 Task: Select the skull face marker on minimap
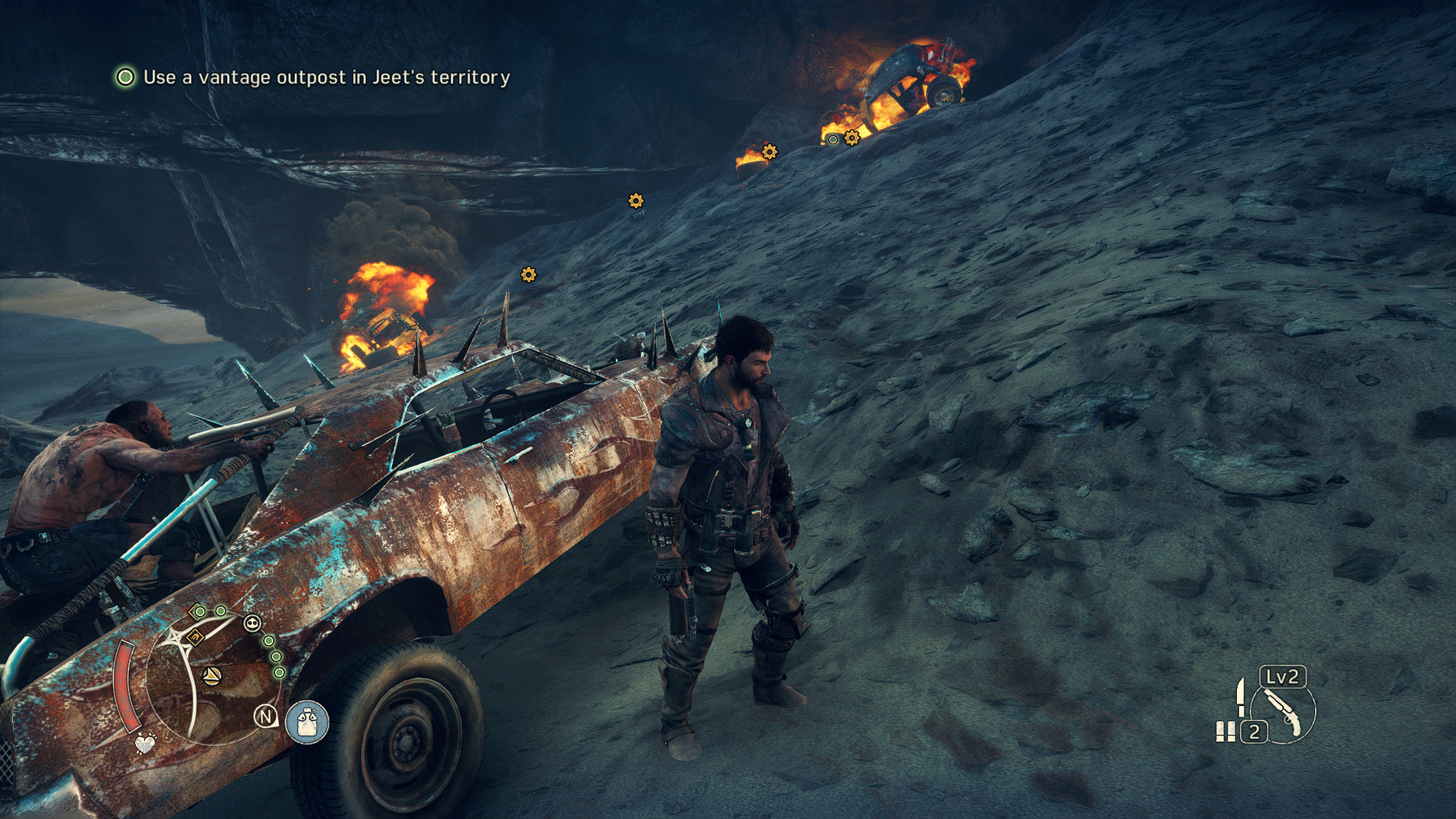click(x=252, y=624)
